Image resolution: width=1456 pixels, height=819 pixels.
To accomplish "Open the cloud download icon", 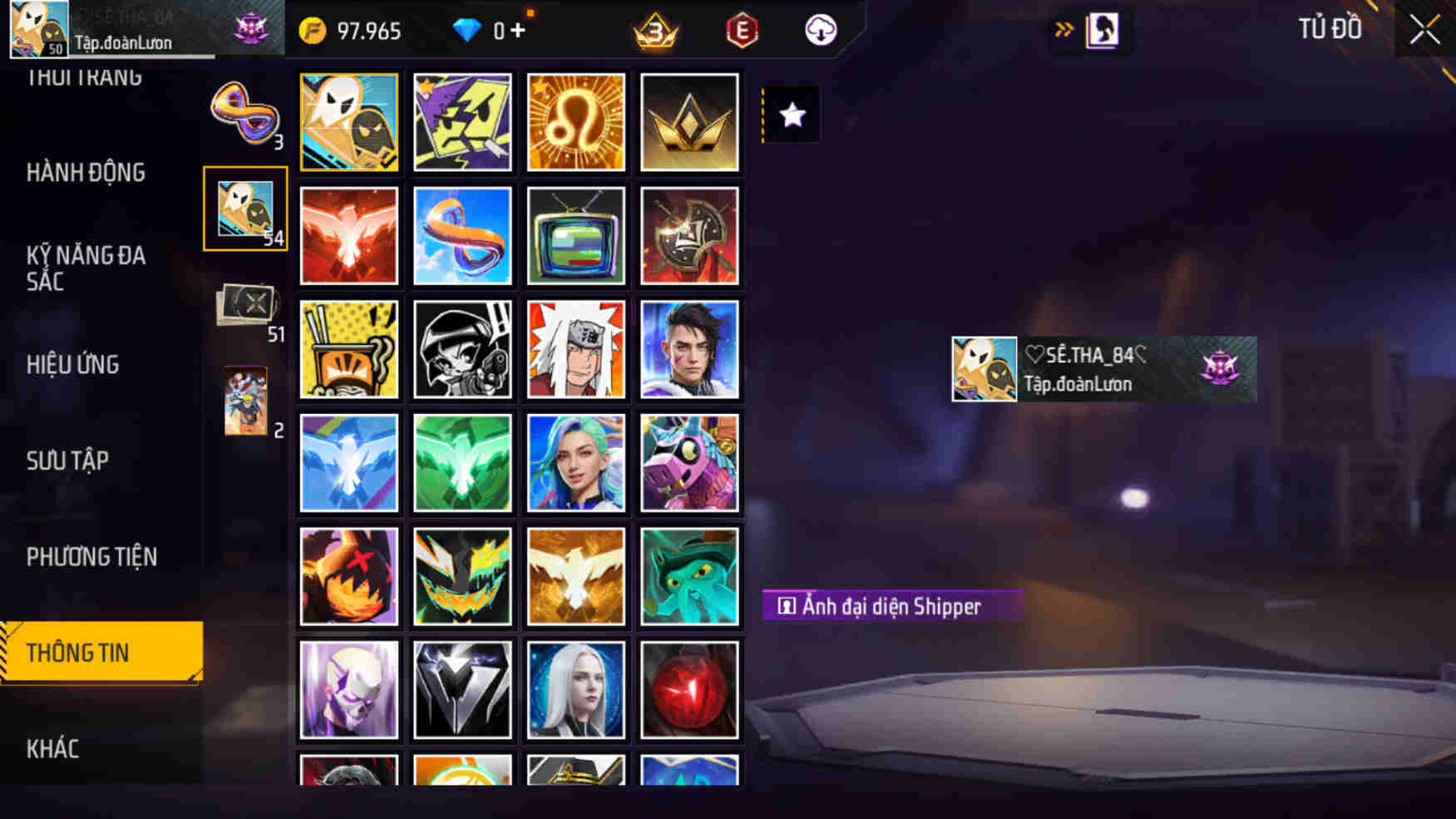I will pyautogui.click(x=818, y=31).
